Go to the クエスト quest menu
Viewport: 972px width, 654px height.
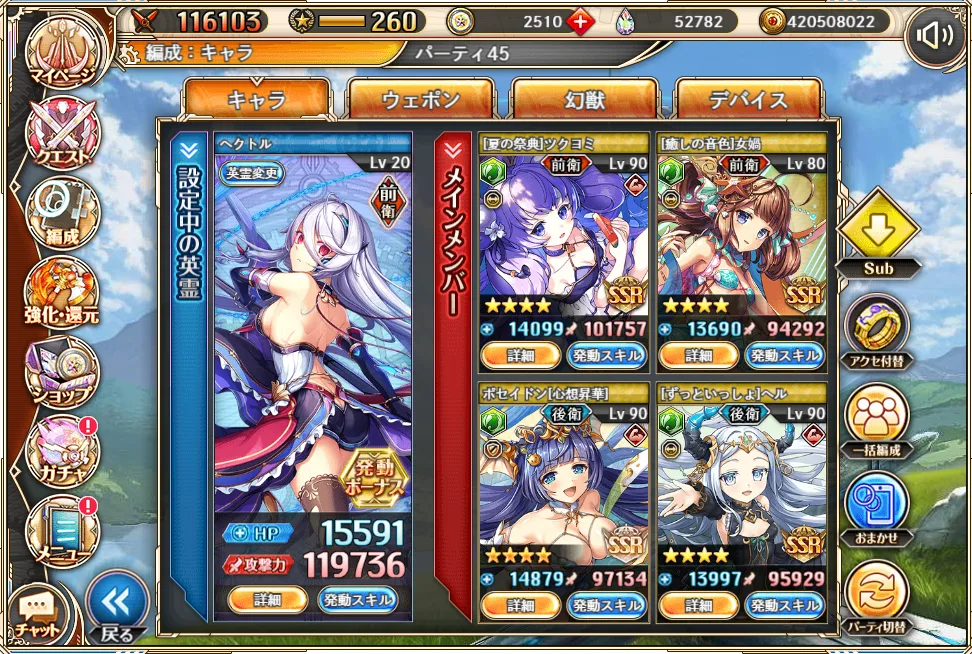64,134
